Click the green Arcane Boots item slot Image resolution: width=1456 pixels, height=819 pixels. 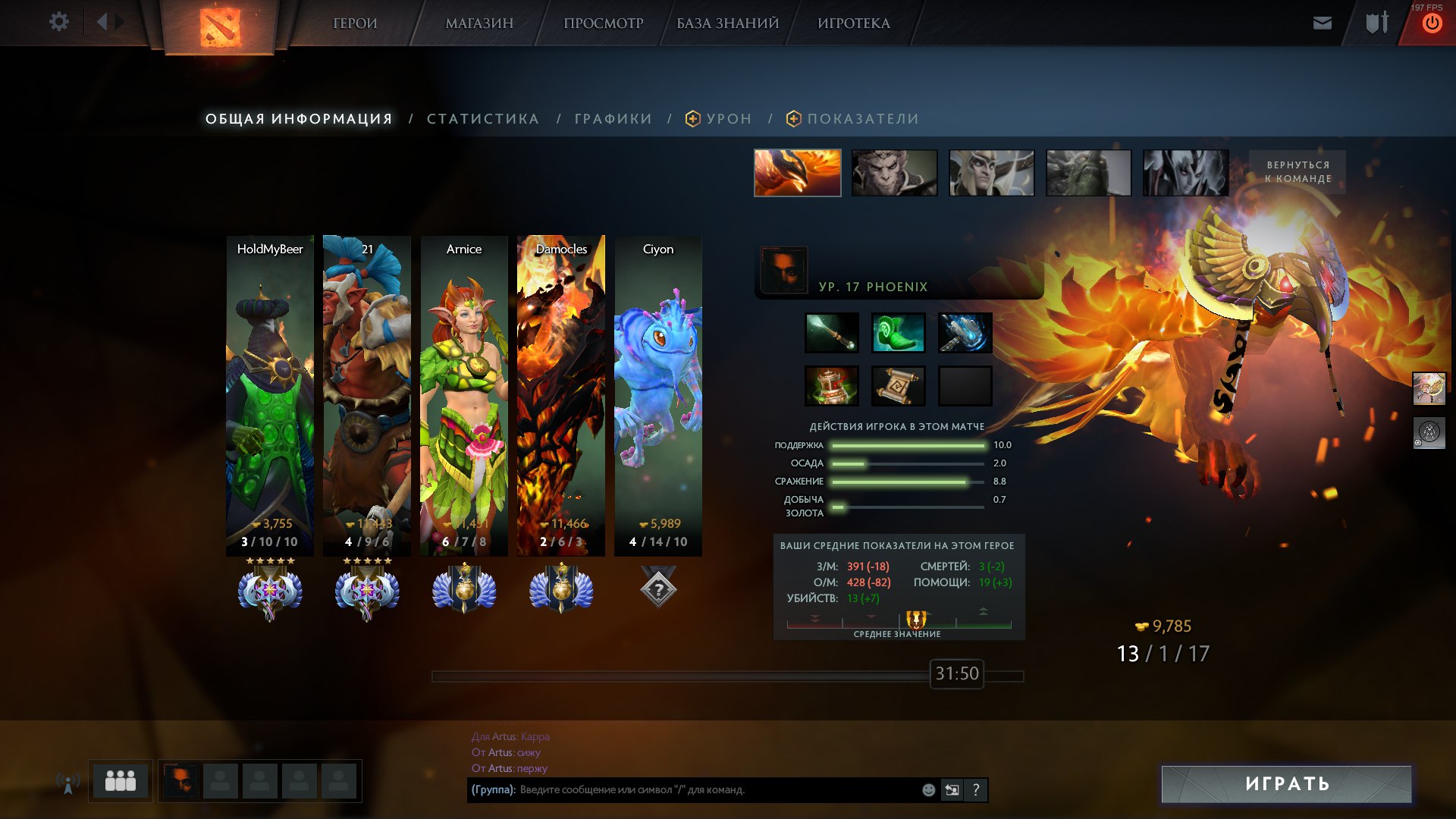(898, 333)
